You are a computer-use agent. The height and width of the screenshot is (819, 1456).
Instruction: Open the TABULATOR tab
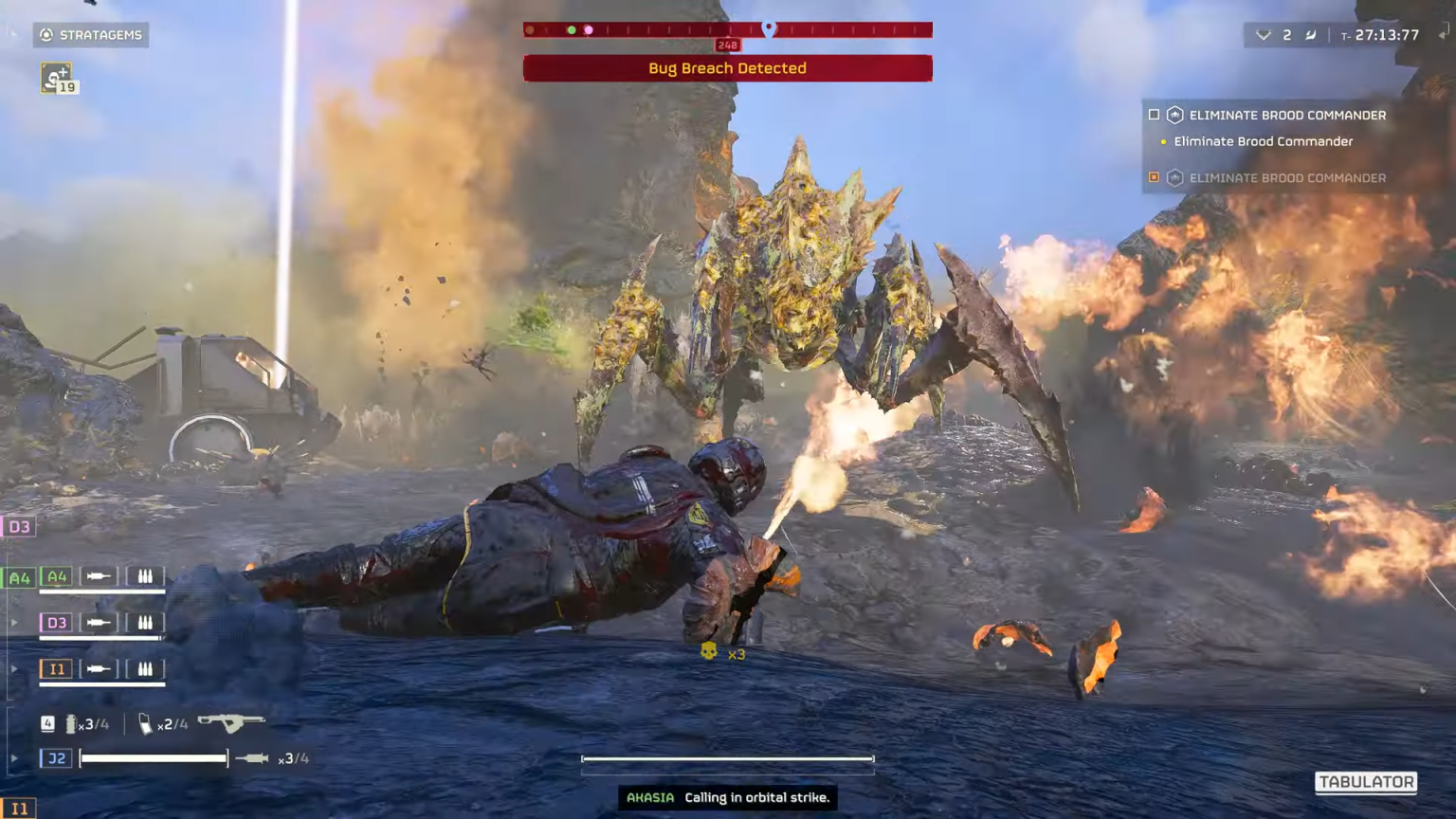[1367, 782]
